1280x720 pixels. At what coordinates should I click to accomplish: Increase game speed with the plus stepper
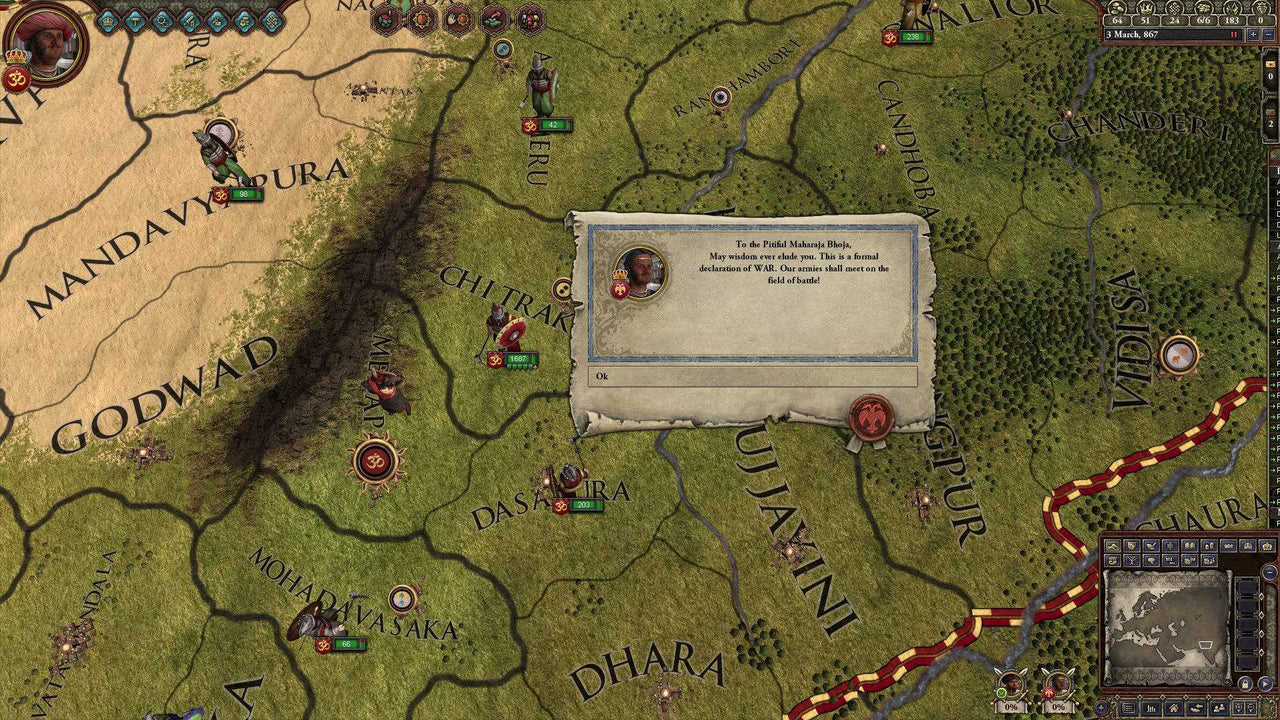click(1253, 34)
